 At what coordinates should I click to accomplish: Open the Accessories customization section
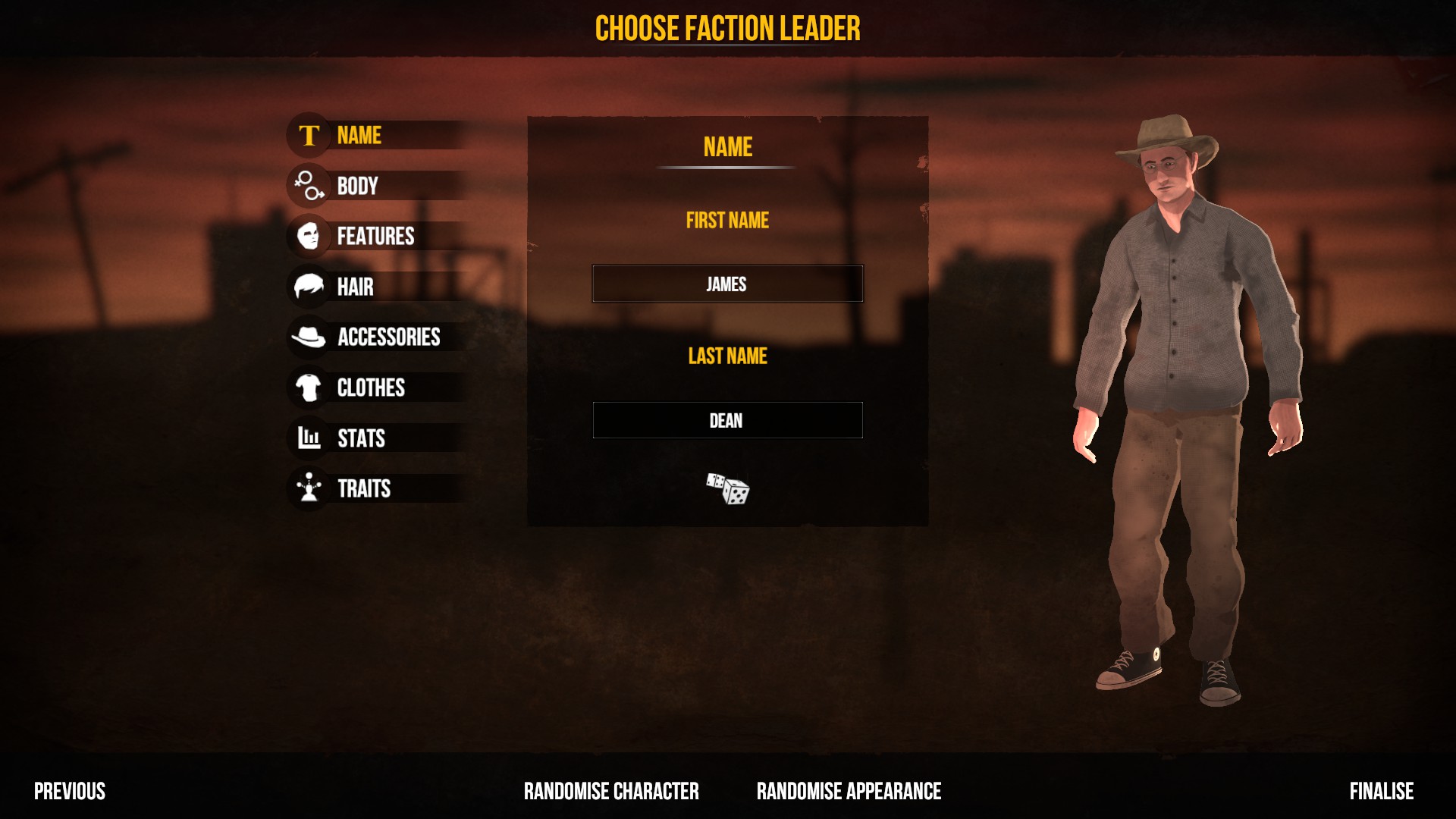[389, 338]
